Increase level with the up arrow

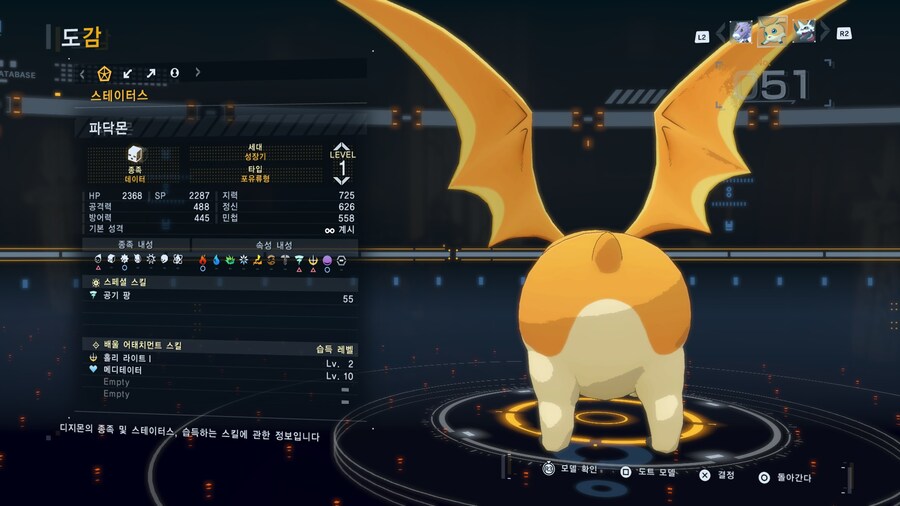click(342, 146)
